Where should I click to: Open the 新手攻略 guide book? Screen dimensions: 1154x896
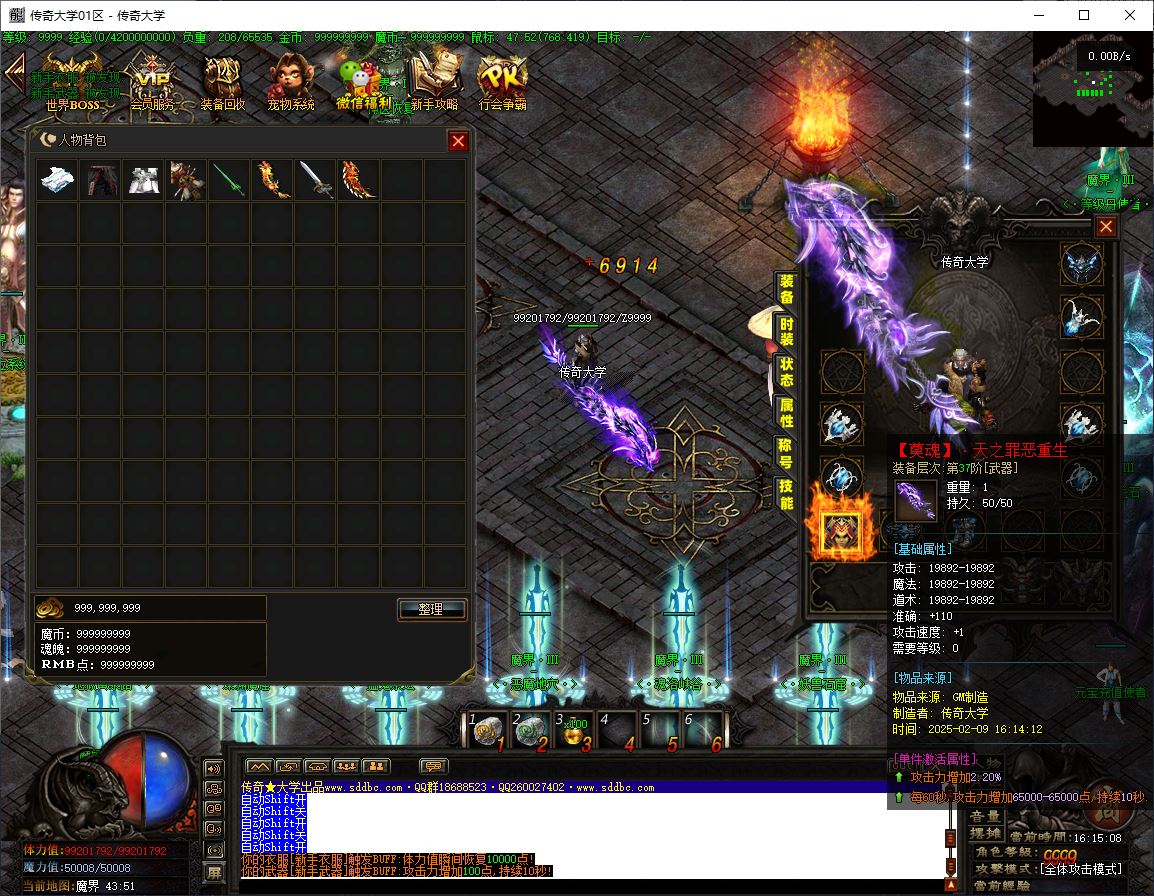pyautogui.click(x=434, y=80)
